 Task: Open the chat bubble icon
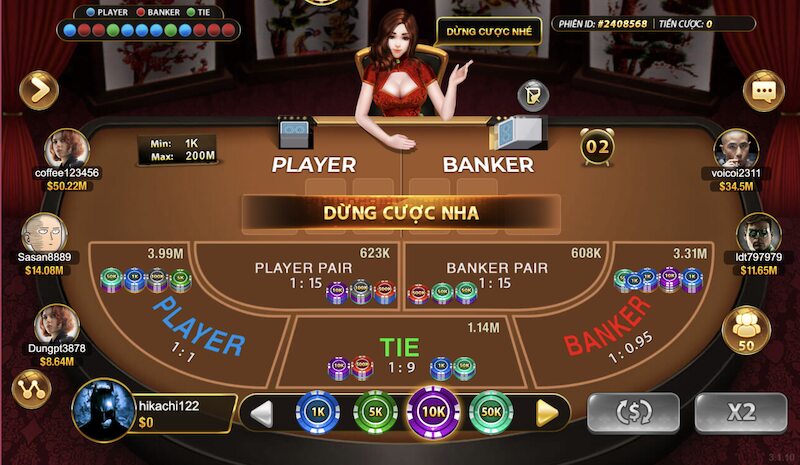pos(763,92)
